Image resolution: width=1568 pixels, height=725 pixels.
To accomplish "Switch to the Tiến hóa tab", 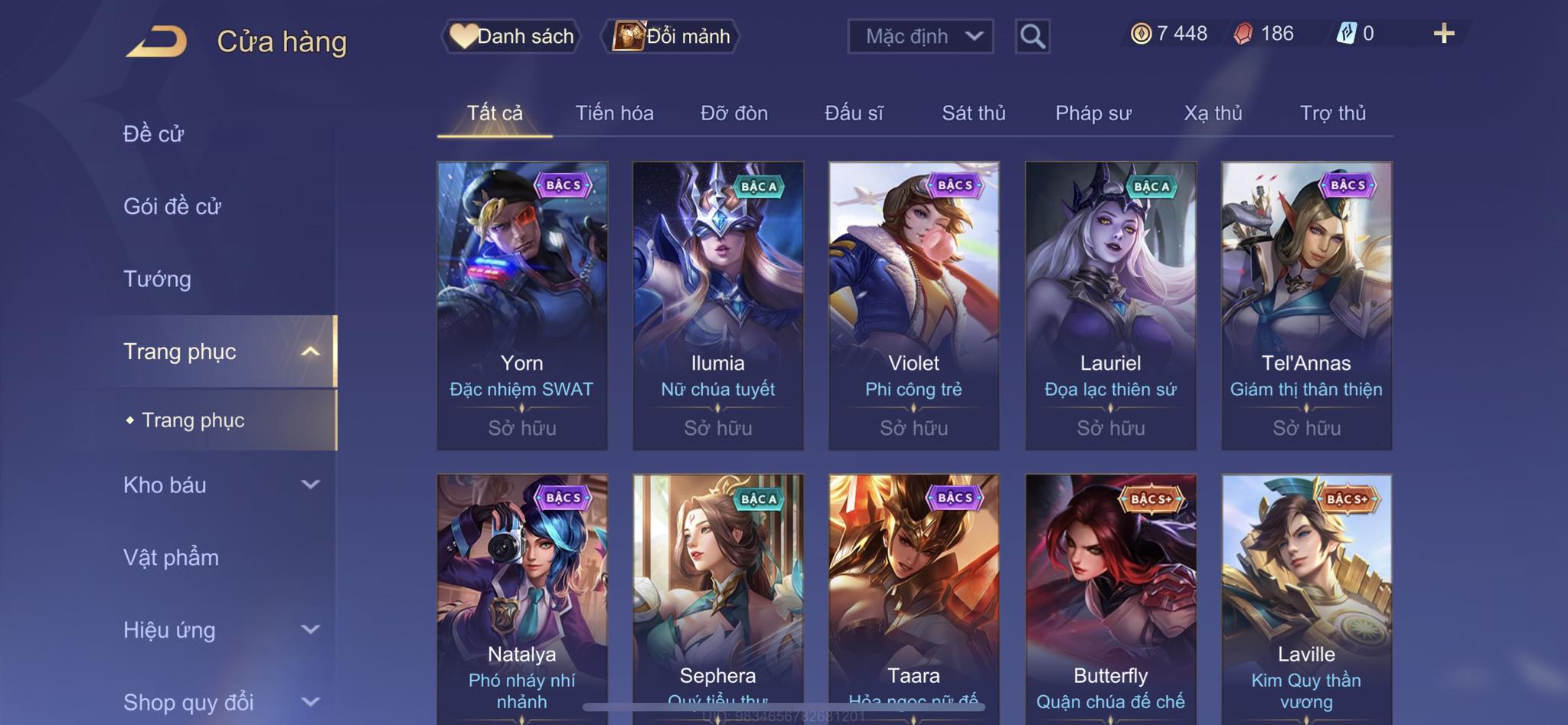I will click(x=614, y=113).
